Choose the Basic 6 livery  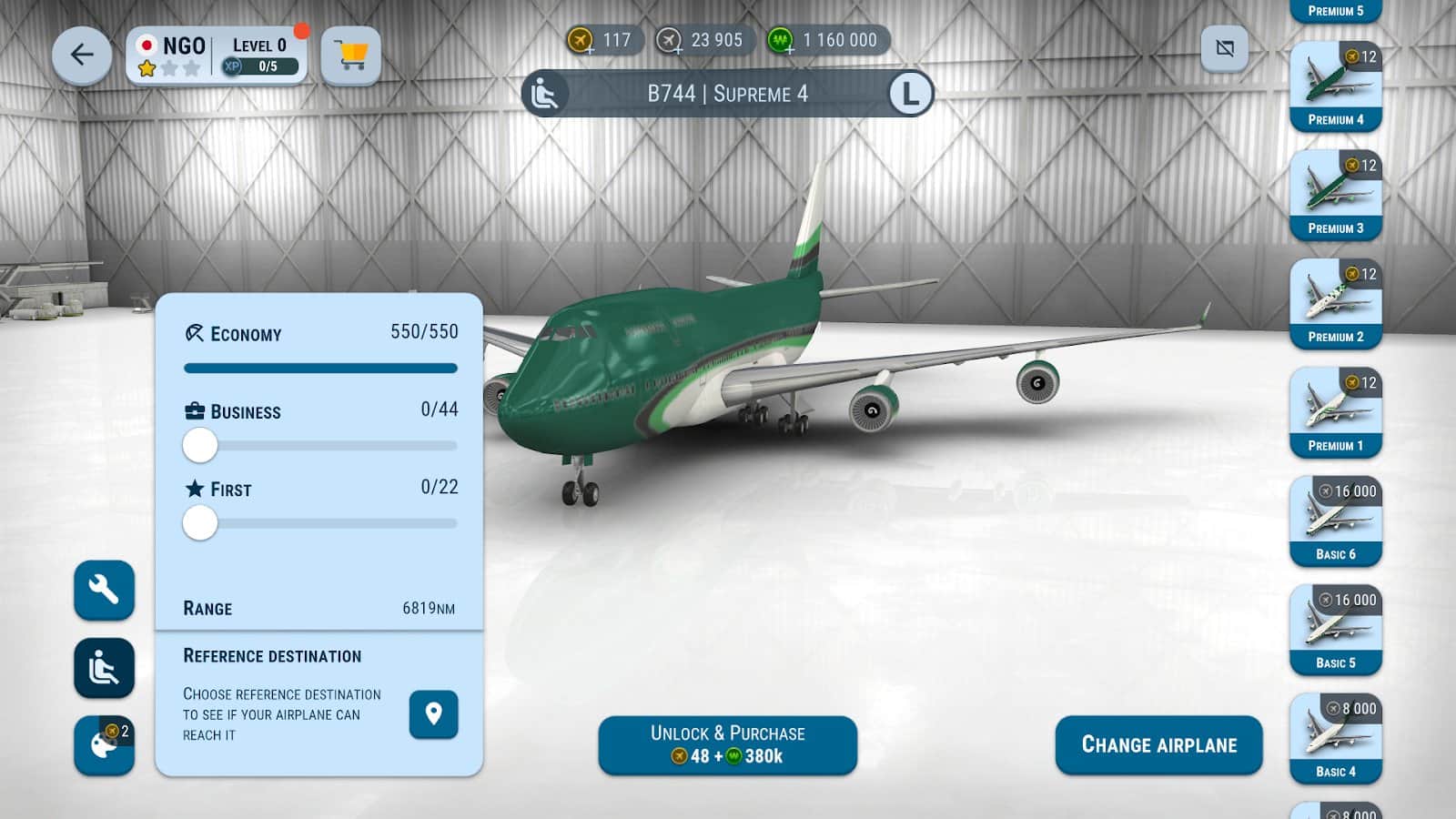(1335, 521)
